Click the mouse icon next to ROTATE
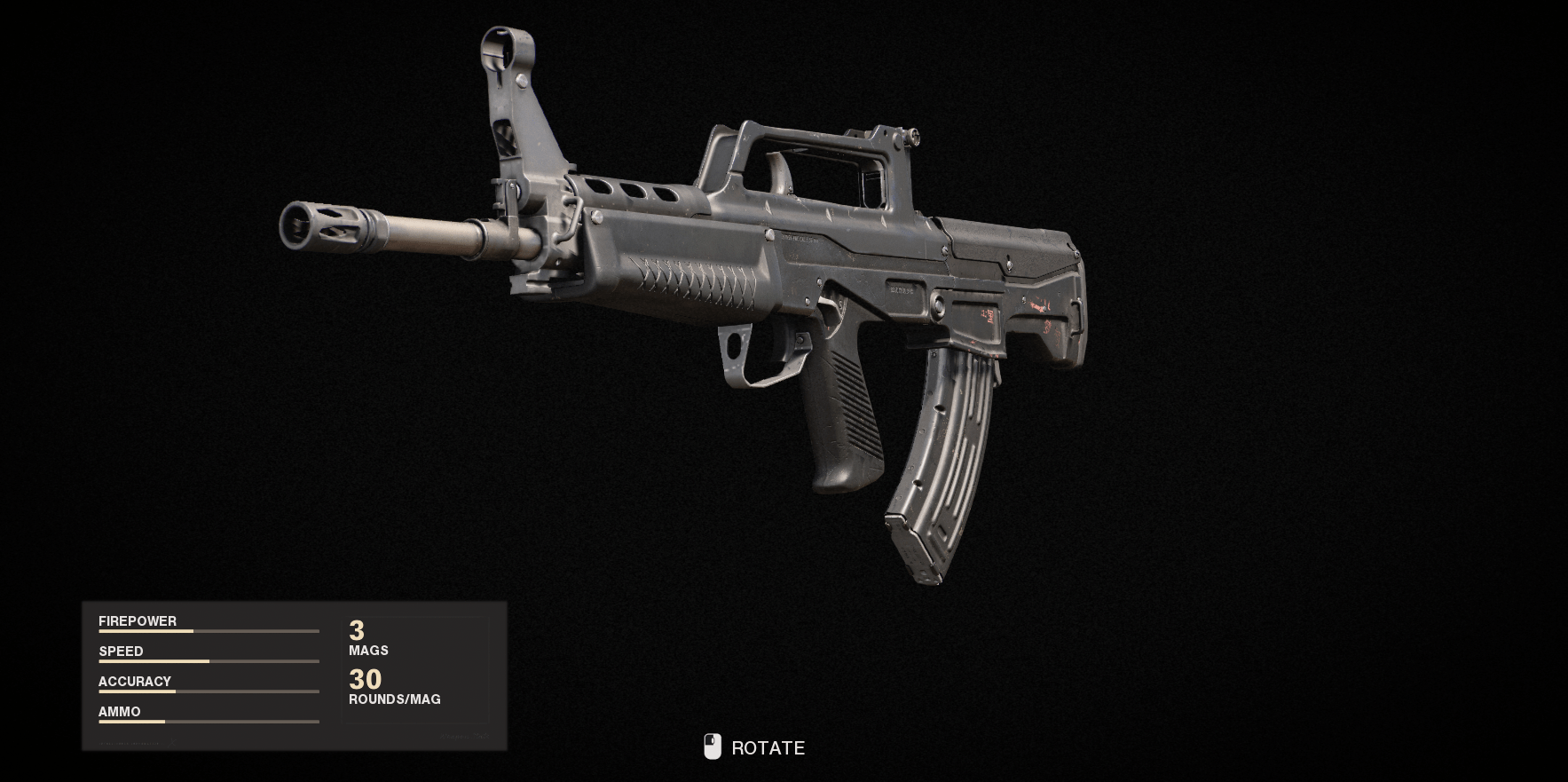 tap(711, 747)
